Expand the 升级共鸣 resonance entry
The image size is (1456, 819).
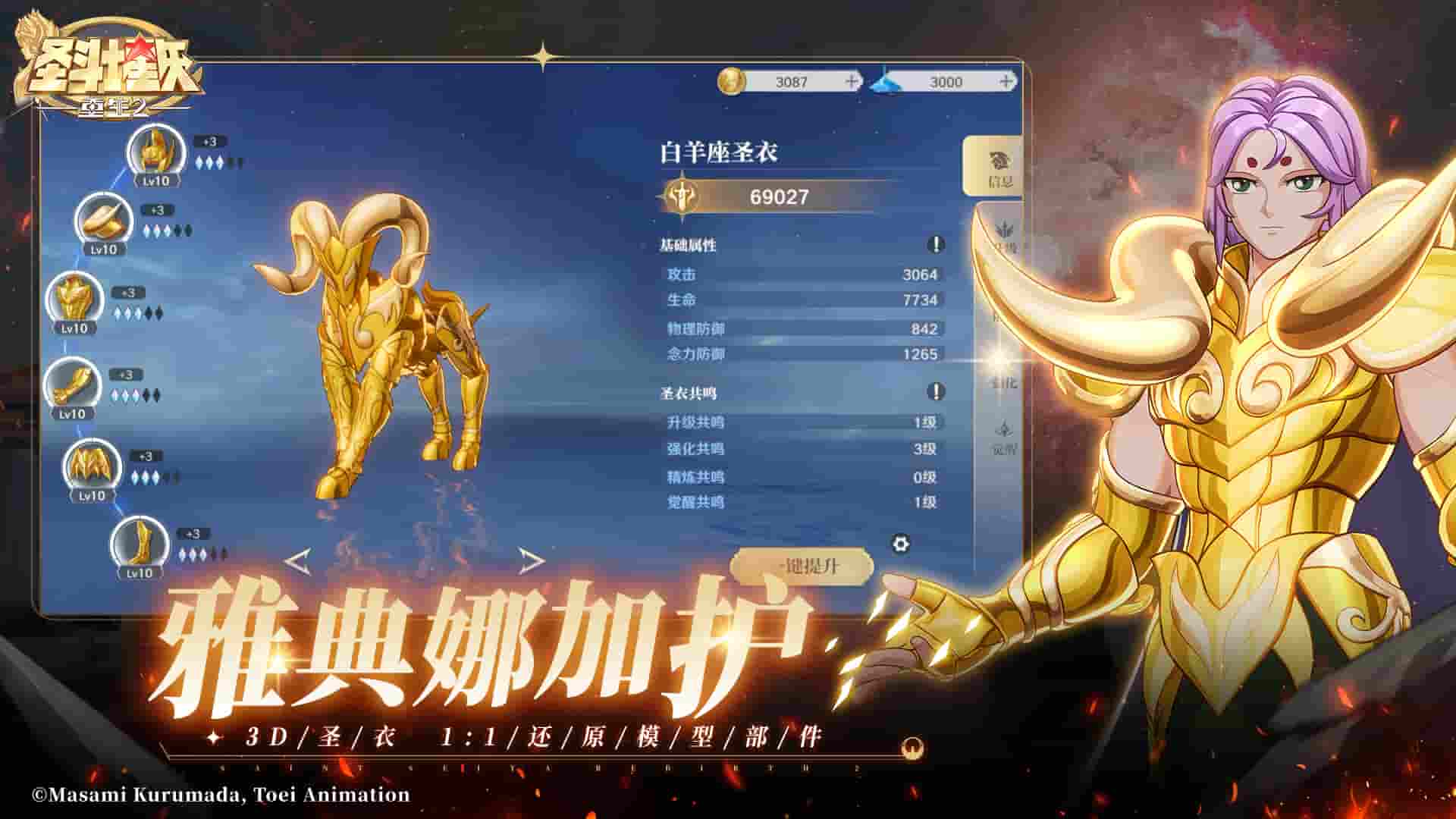pyautogui.click(x=796, y=423)
